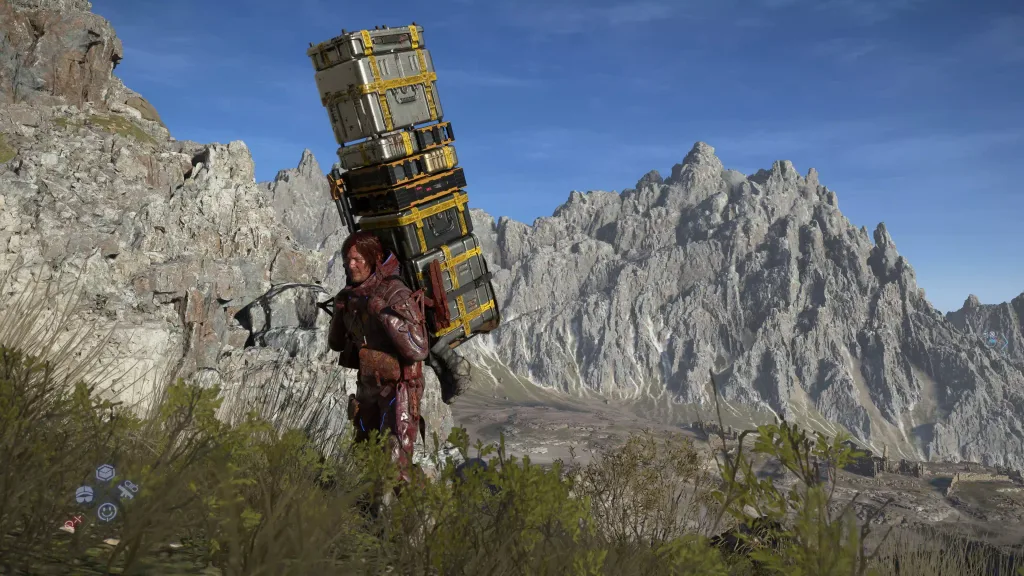Activate the smiley face communication icon
Image resolution: width=1024 pixels, height=576 pixels.
pos(107,512)
